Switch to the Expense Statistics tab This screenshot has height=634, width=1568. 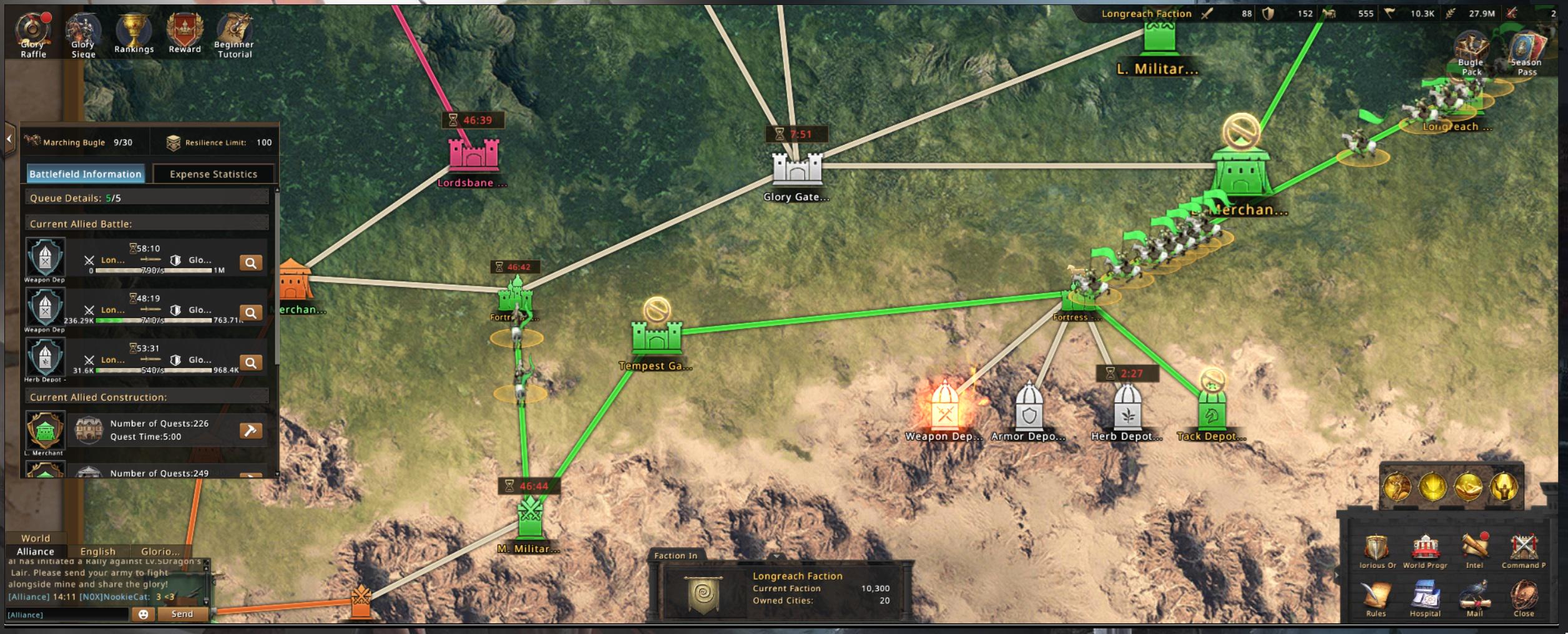point(213,174)
